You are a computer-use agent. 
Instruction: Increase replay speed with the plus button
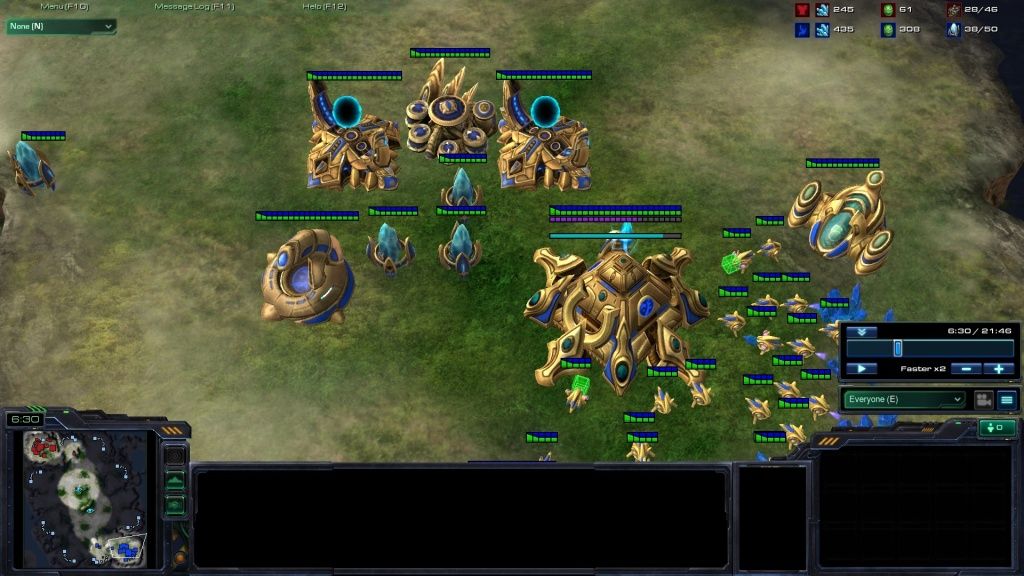click(x=998, y=369)
